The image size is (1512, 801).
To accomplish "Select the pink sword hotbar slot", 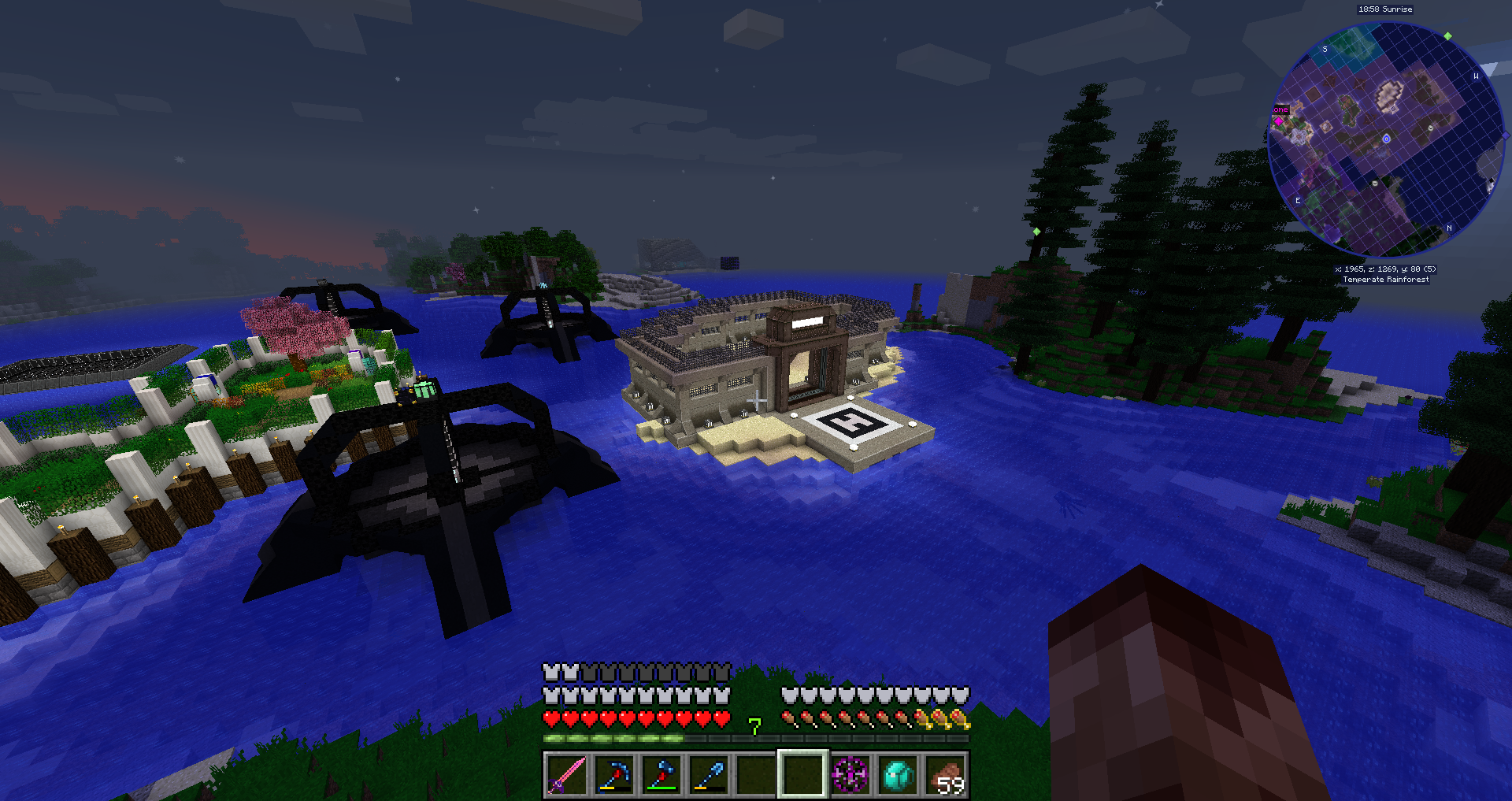I will click(567, 775).
